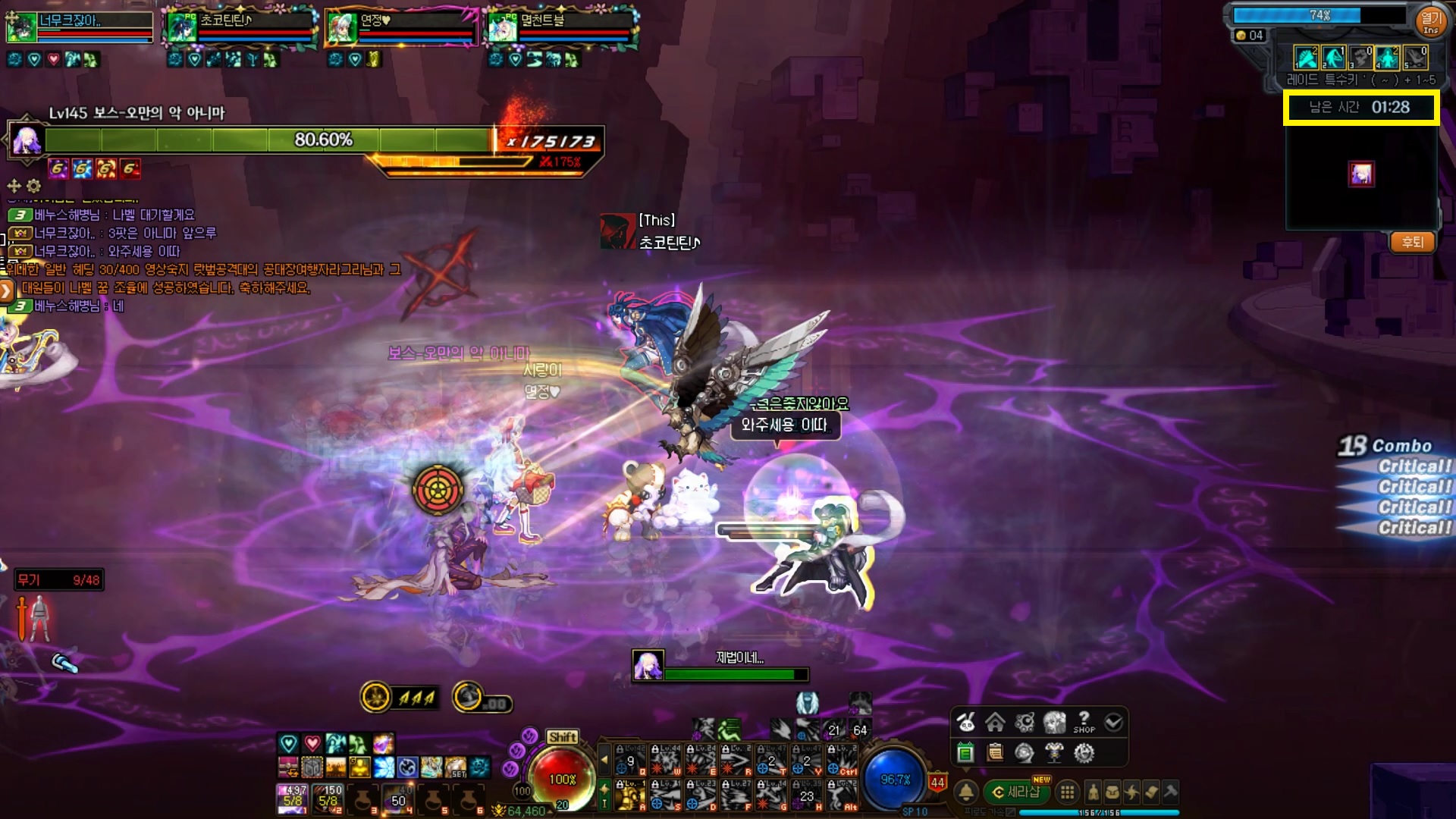Click the notification bell button

click(966, 792)
